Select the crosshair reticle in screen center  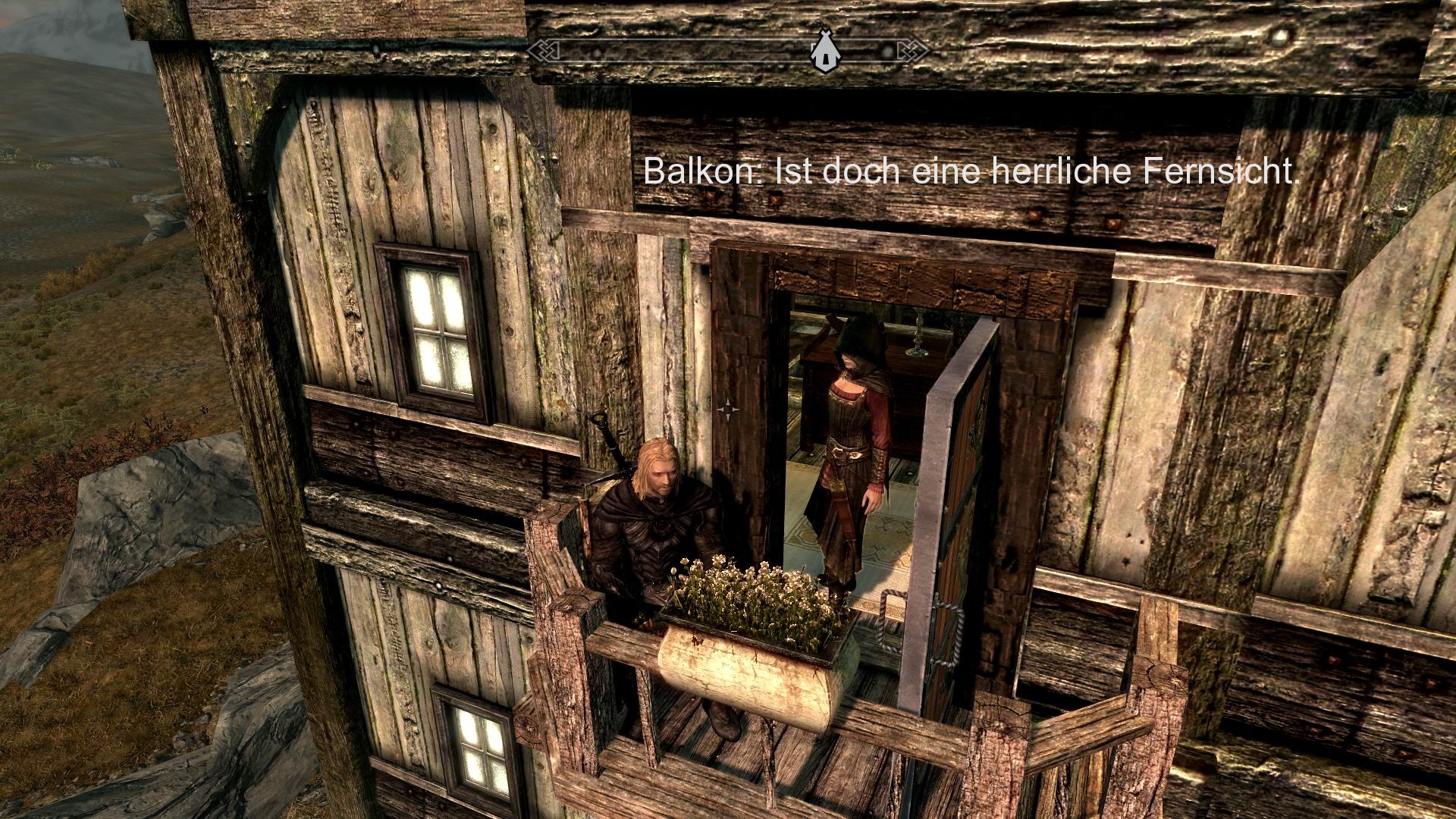click(x=729, y=409)
